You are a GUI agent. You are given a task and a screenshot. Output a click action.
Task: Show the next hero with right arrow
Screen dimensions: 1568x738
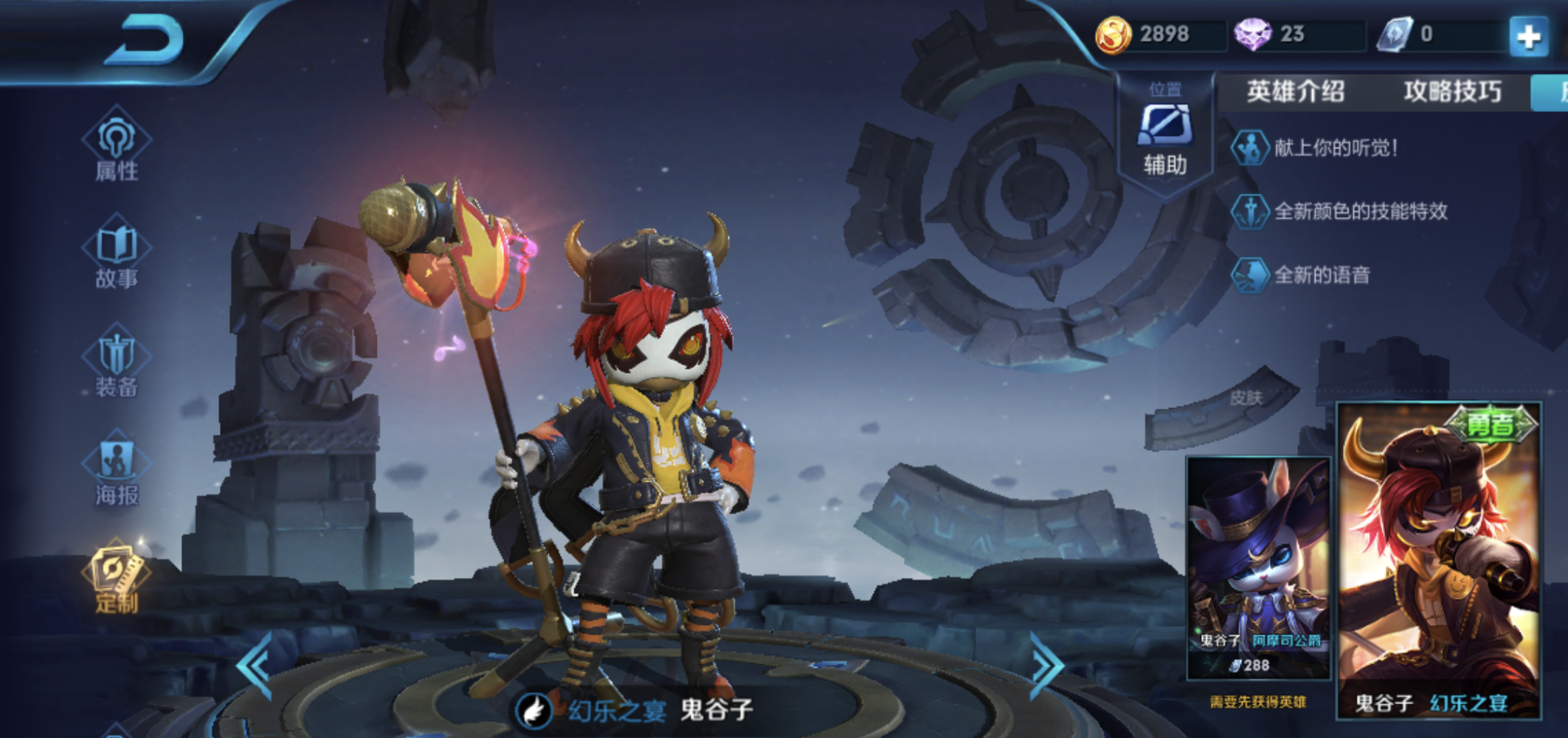1046,665
